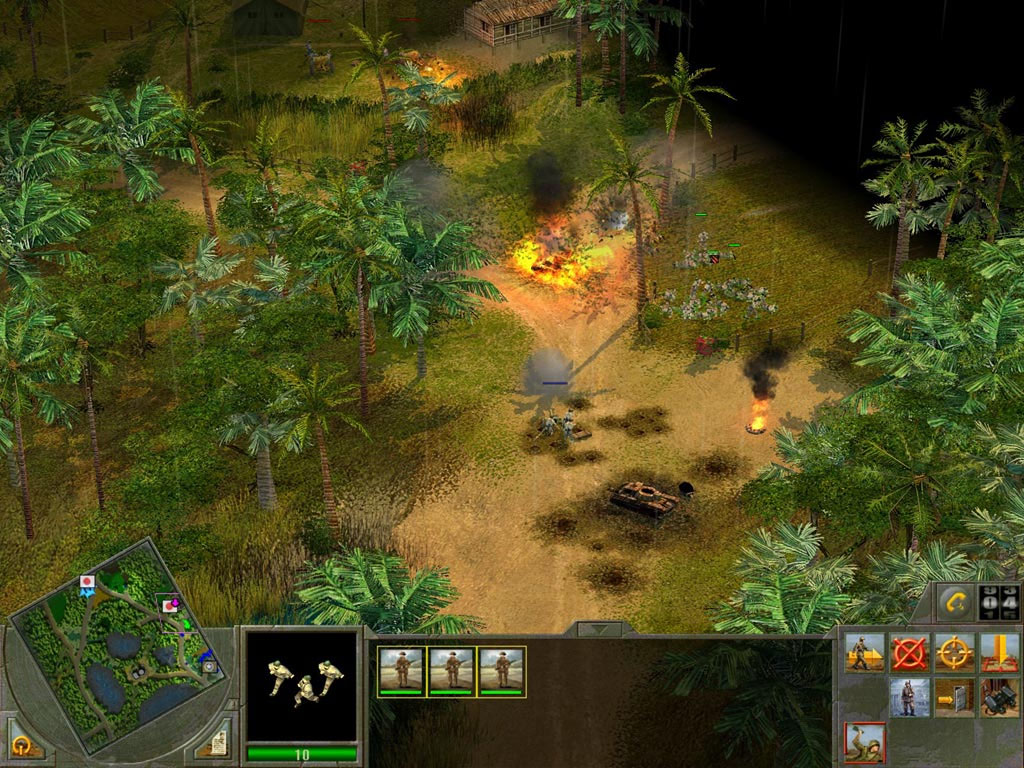Use the enter-building door command

(x=954, y=697)
